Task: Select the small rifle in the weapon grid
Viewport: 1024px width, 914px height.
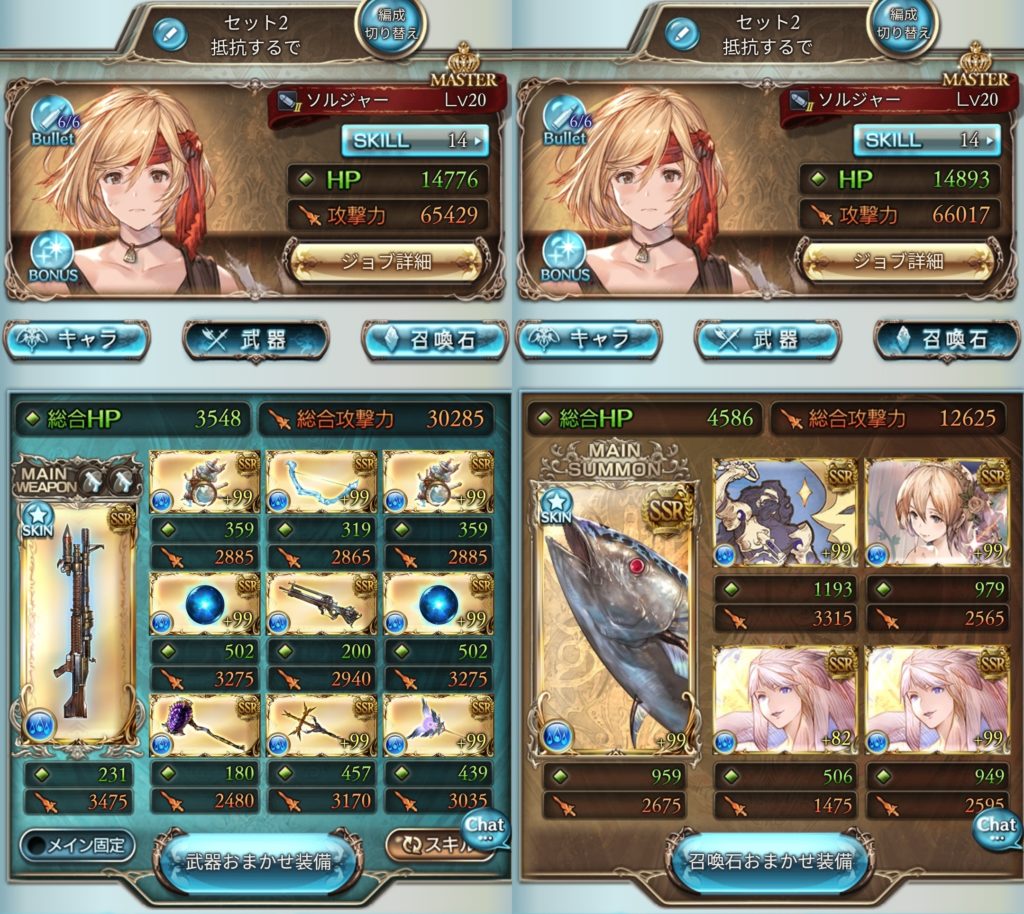Action: pos(321,604)
